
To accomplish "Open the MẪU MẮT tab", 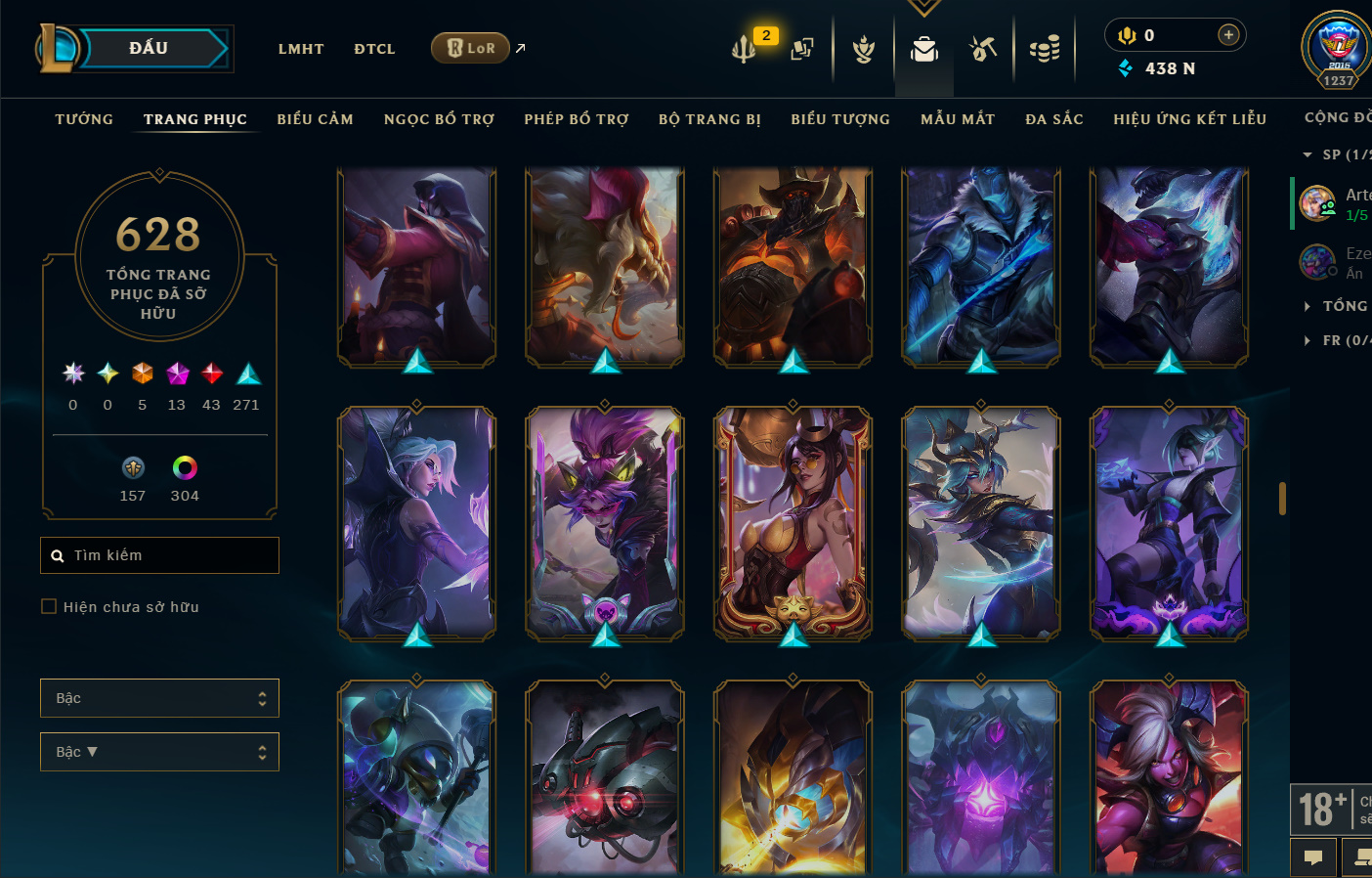I will pyautogui.click(x=958, y=119).
